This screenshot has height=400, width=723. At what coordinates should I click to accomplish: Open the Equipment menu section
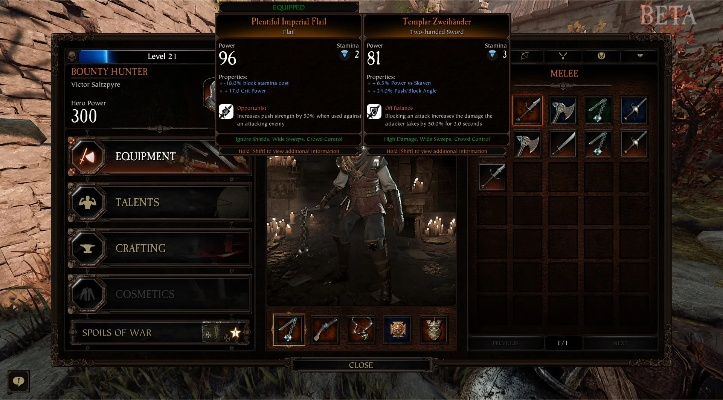pos(158,157)
